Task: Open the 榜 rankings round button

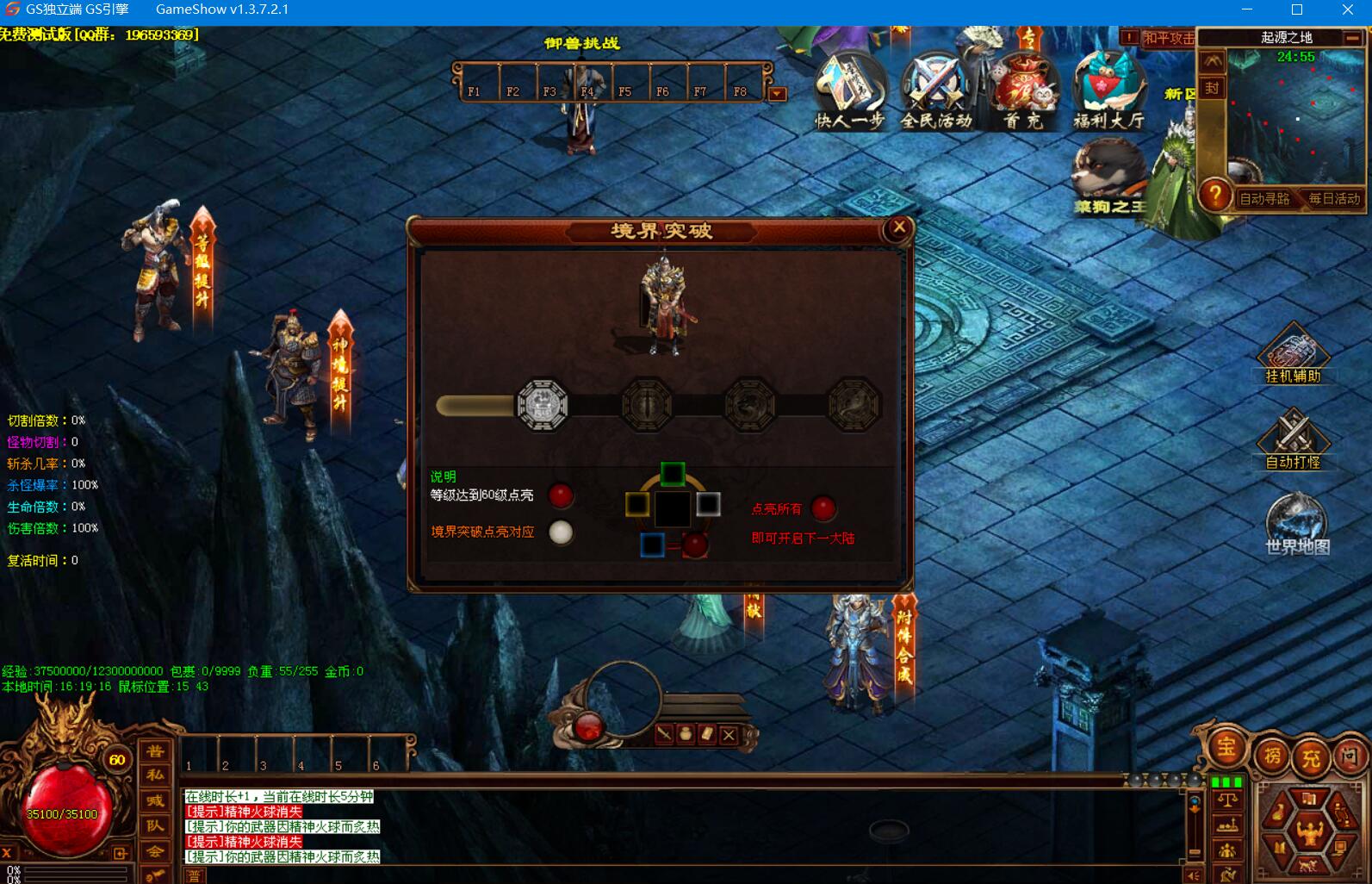Action: coord(1272,757)
